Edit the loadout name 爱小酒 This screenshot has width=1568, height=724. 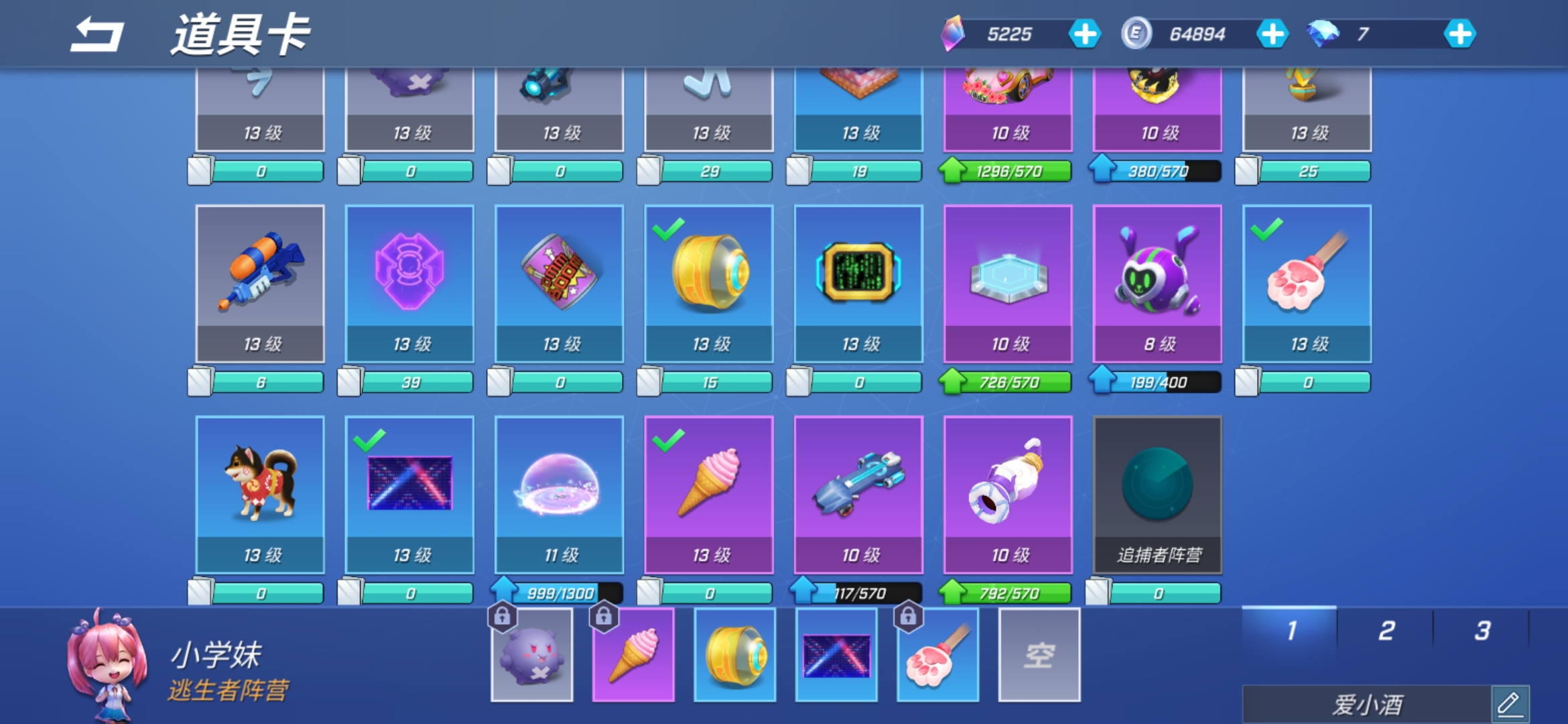point(1510,704)
